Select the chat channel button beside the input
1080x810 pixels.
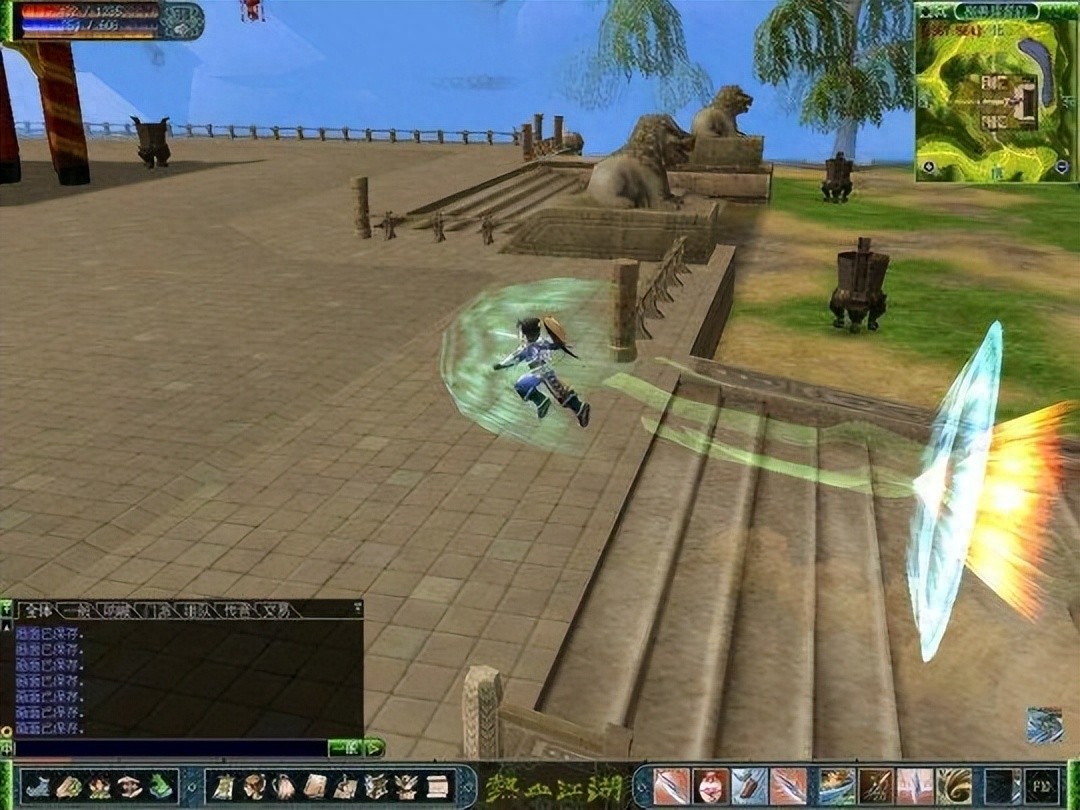click(x=344, y=748)
